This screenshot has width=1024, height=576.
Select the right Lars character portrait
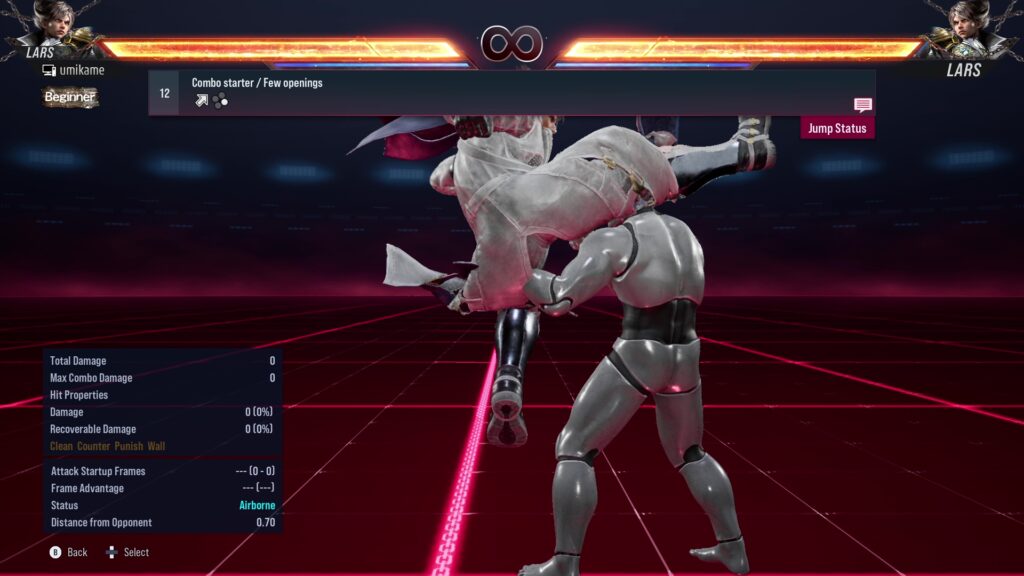tap(966, 26)
